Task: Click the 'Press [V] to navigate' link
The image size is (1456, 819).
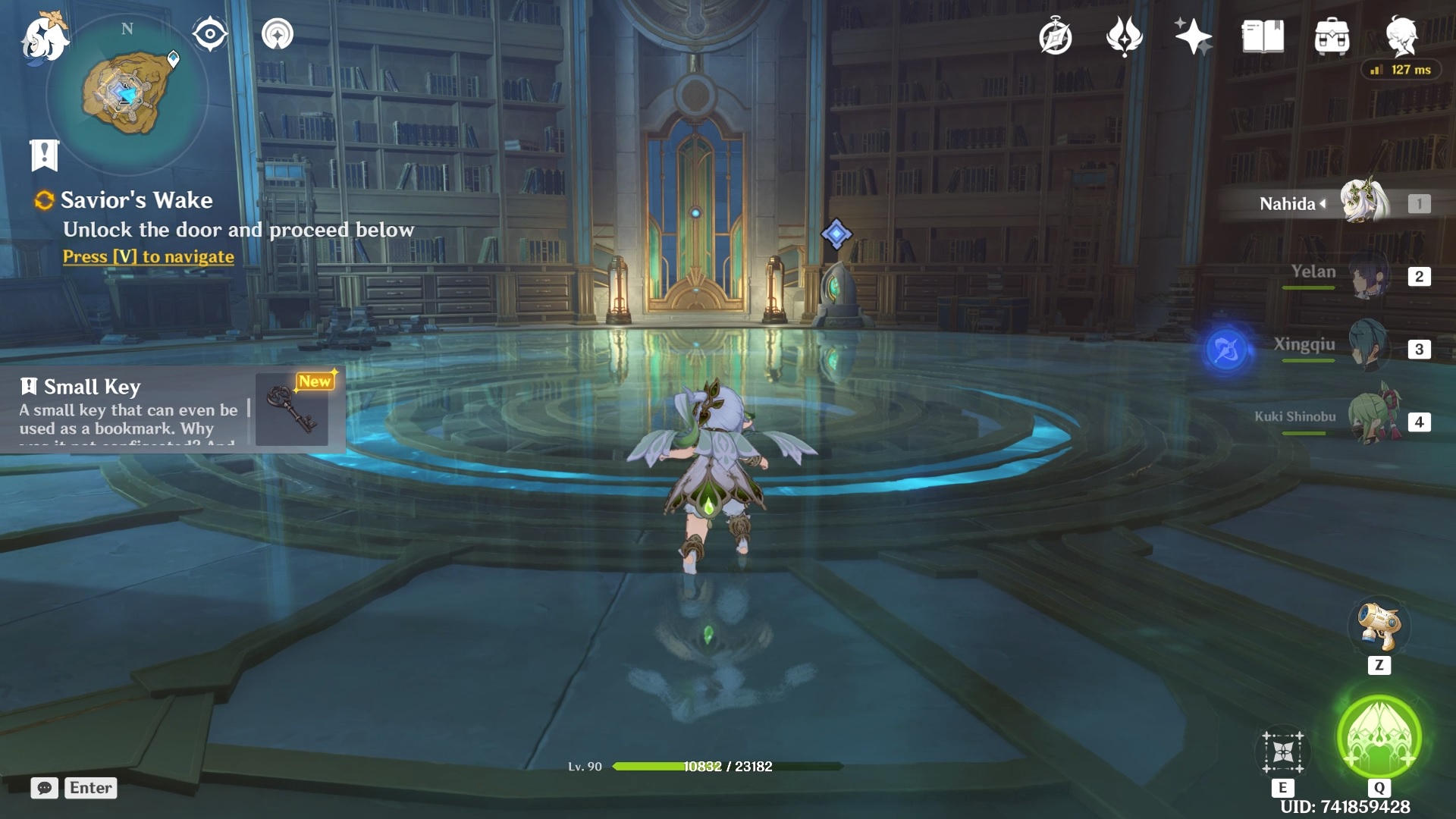Action: [x=149, y=257]
